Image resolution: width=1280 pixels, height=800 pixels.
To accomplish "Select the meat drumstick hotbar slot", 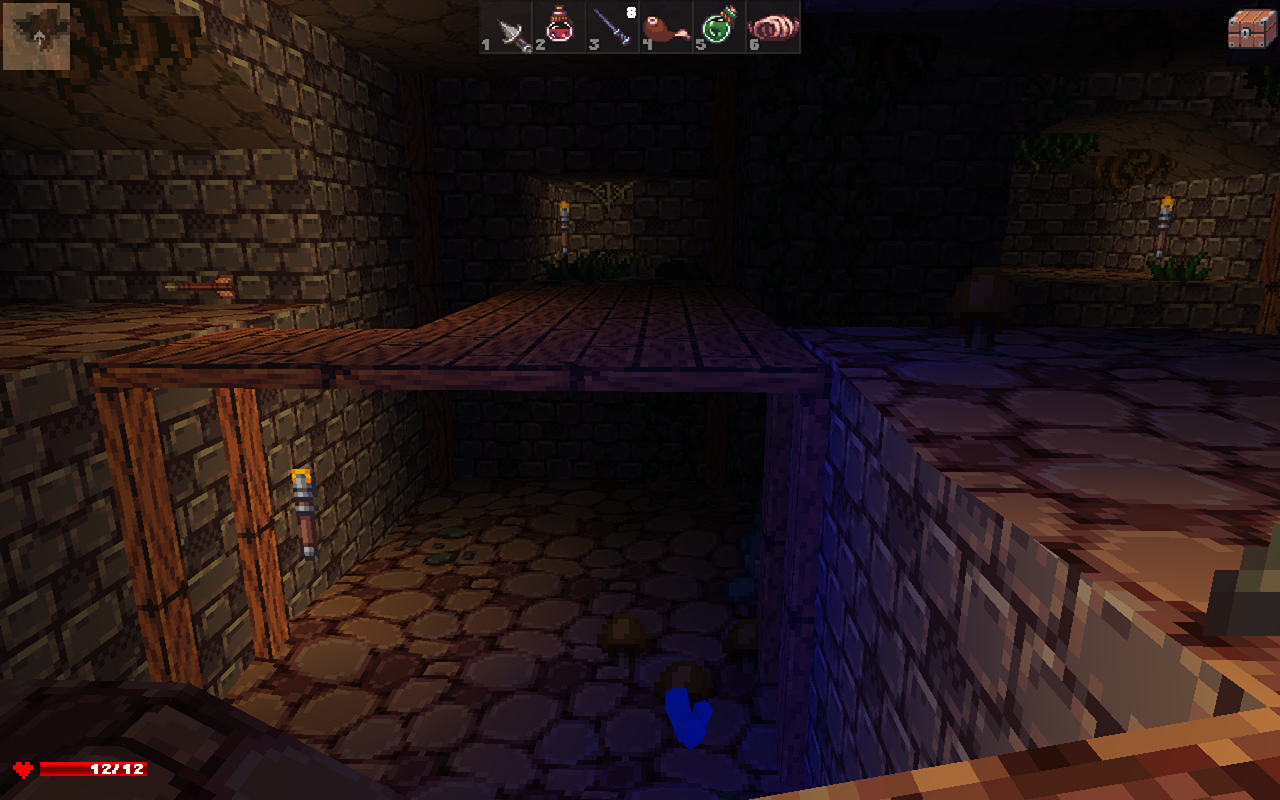I will click(667, 27).
